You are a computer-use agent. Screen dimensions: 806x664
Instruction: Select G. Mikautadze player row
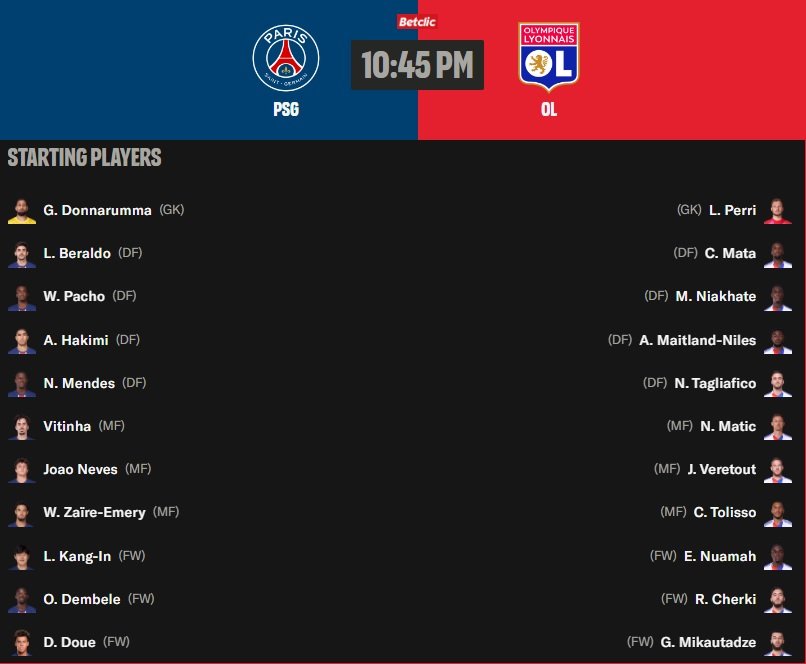coord(708,641)
